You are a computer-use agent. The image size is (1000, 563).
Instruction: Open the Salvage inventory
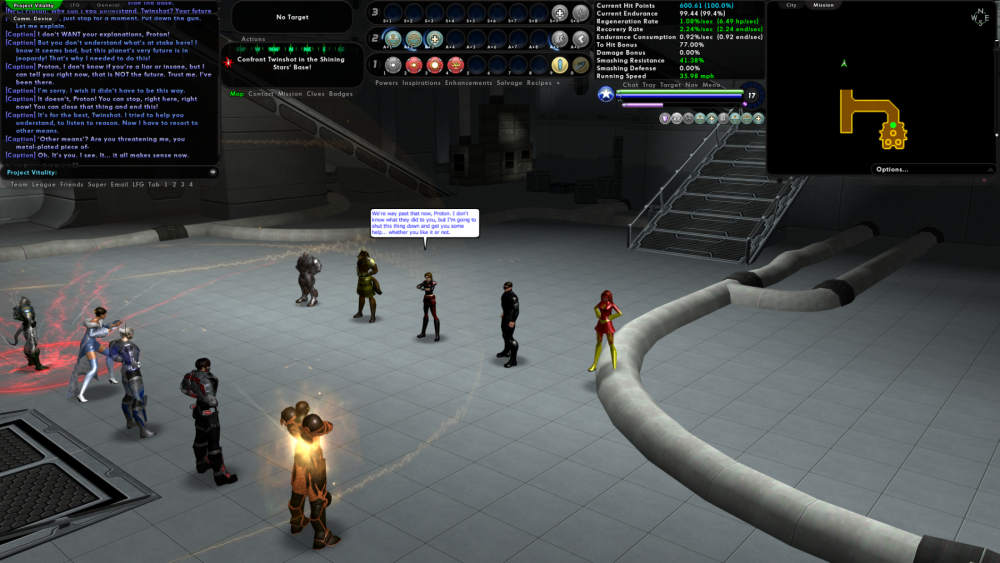click(510, 83)
